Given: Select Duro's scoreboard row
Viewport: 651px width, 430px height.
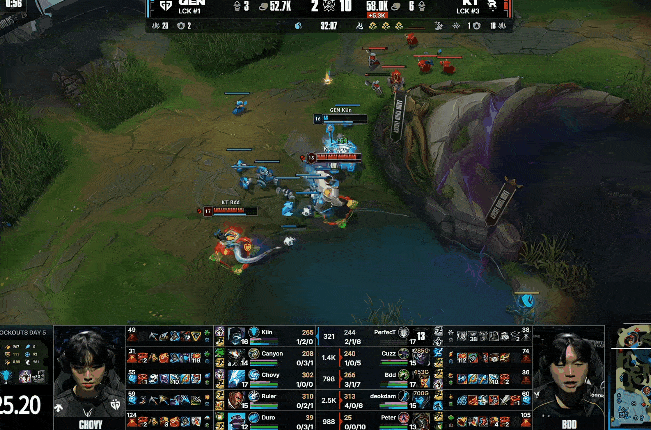Looking at the screenshot, I should tap(270, 418).
